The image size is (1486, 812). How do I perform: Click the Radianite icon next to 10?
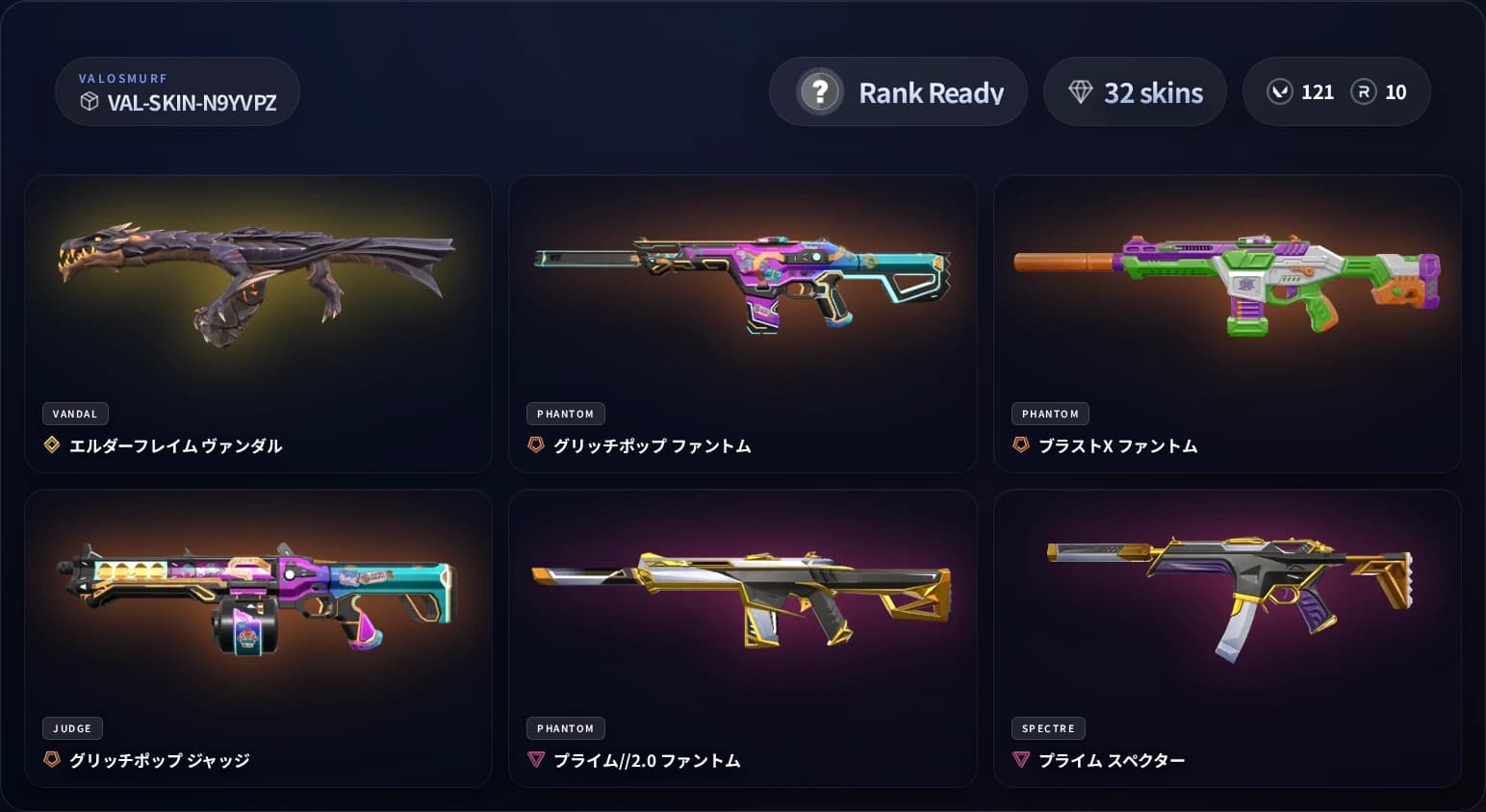[x=1365, y=91]
